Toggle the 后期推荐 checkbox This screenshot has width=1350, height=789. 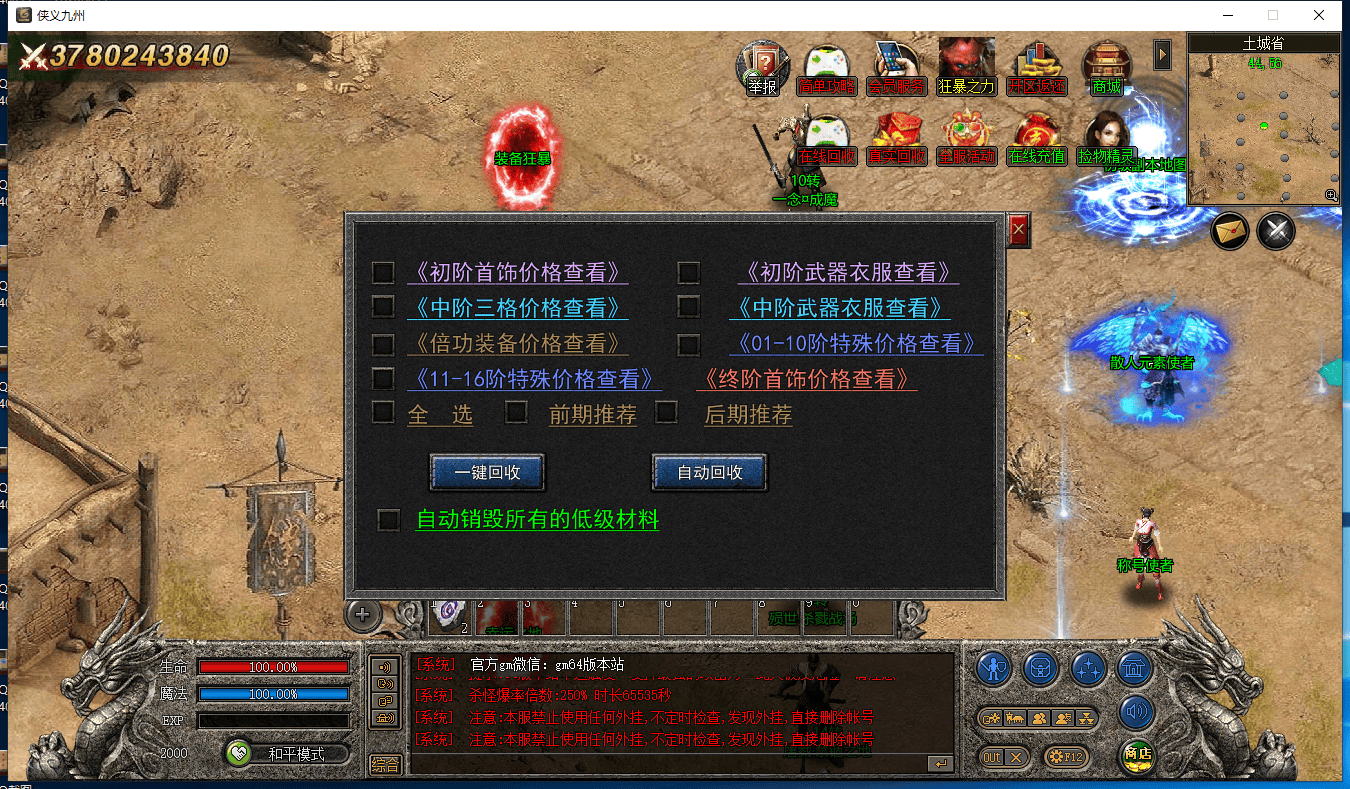point(666,412)
